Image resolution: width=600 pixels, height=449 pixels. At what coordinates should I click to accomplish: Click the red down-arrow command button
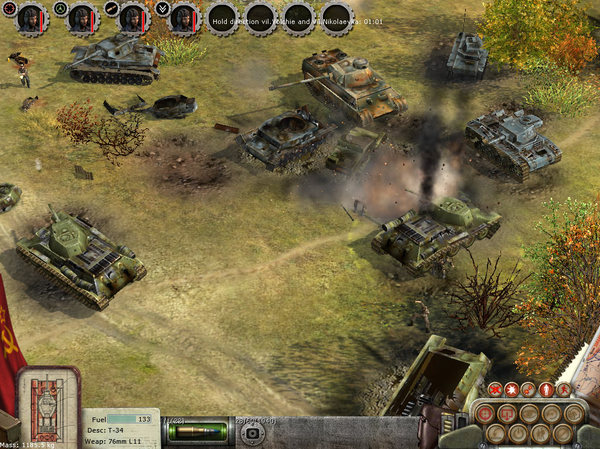point(506,412)
